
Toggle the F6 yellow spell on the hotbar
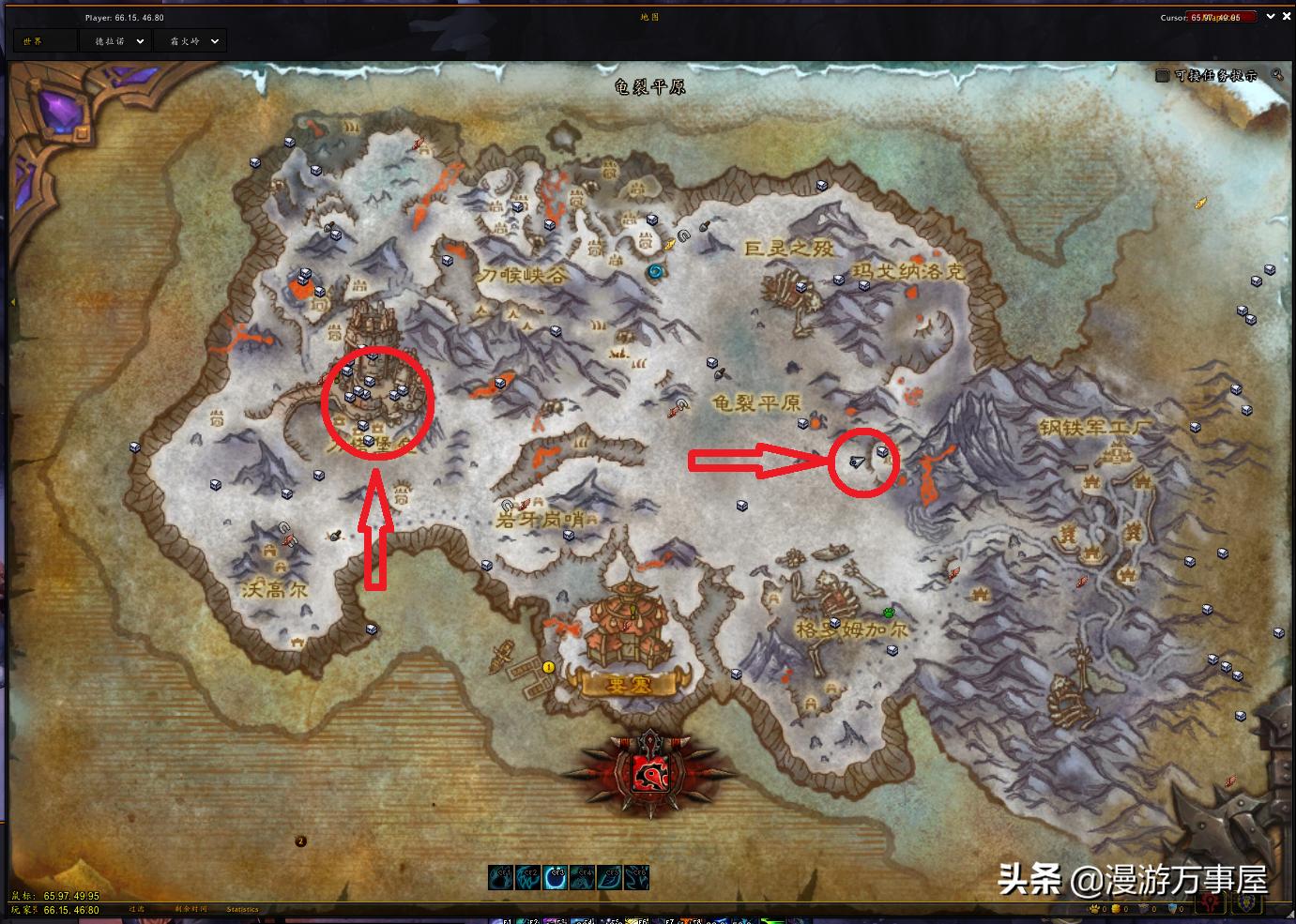pos(636,921)
